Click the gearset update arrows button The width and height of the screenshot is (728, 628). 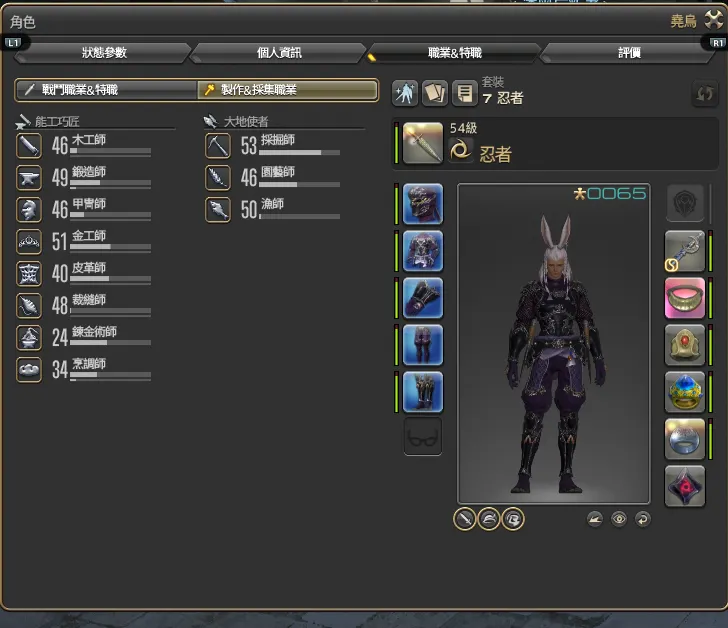click(704, 95)
